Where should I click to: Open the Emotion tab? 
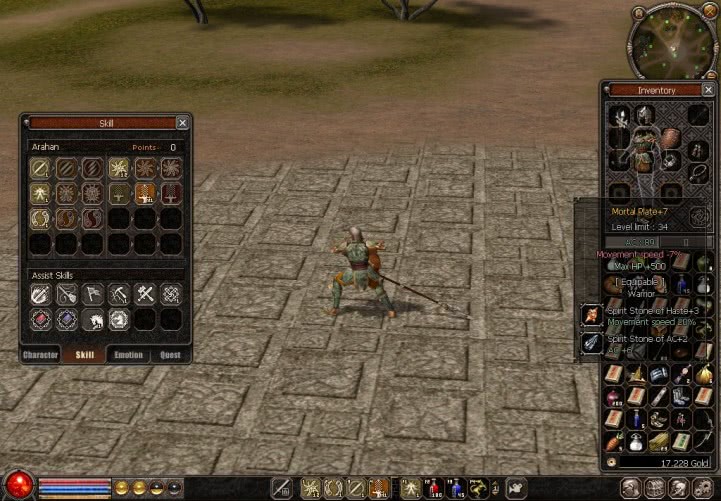pyautogui.click(x=128, y=355)
